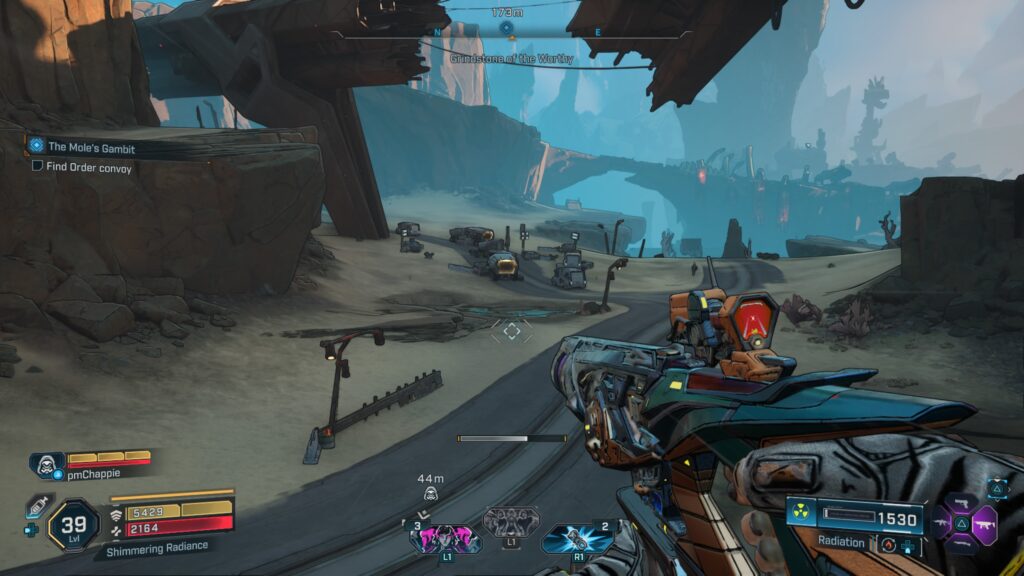Choose the left weapon wheel slot
Screen dimensions: 1024x576
[x=940, y=522]
